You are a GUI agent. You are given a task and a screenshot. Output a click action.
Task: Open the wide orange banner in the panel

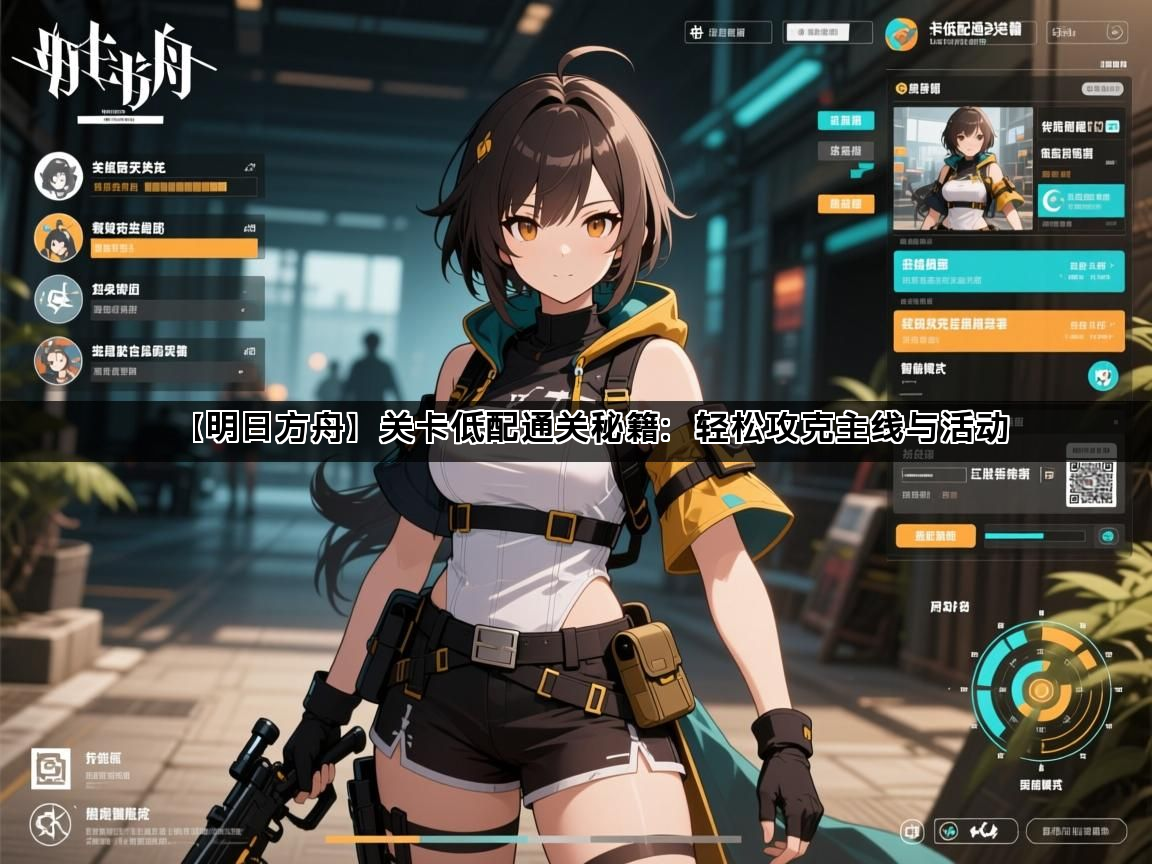click(1008, 331)
